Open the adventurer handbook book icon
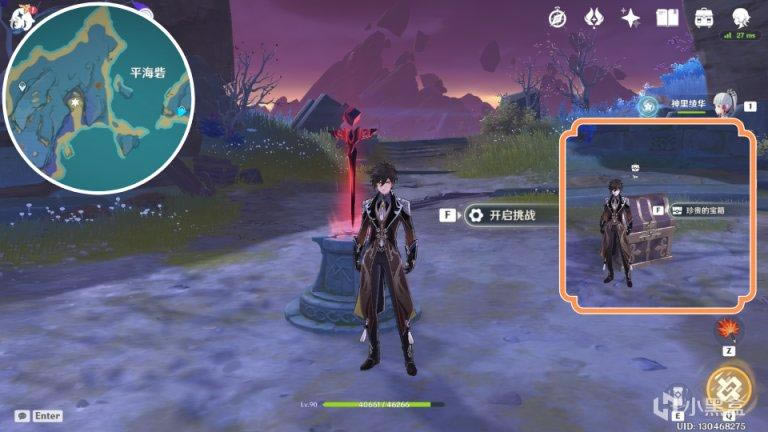Image resolution: width=768 pixels, height=432 pixels. click(668, 17)
